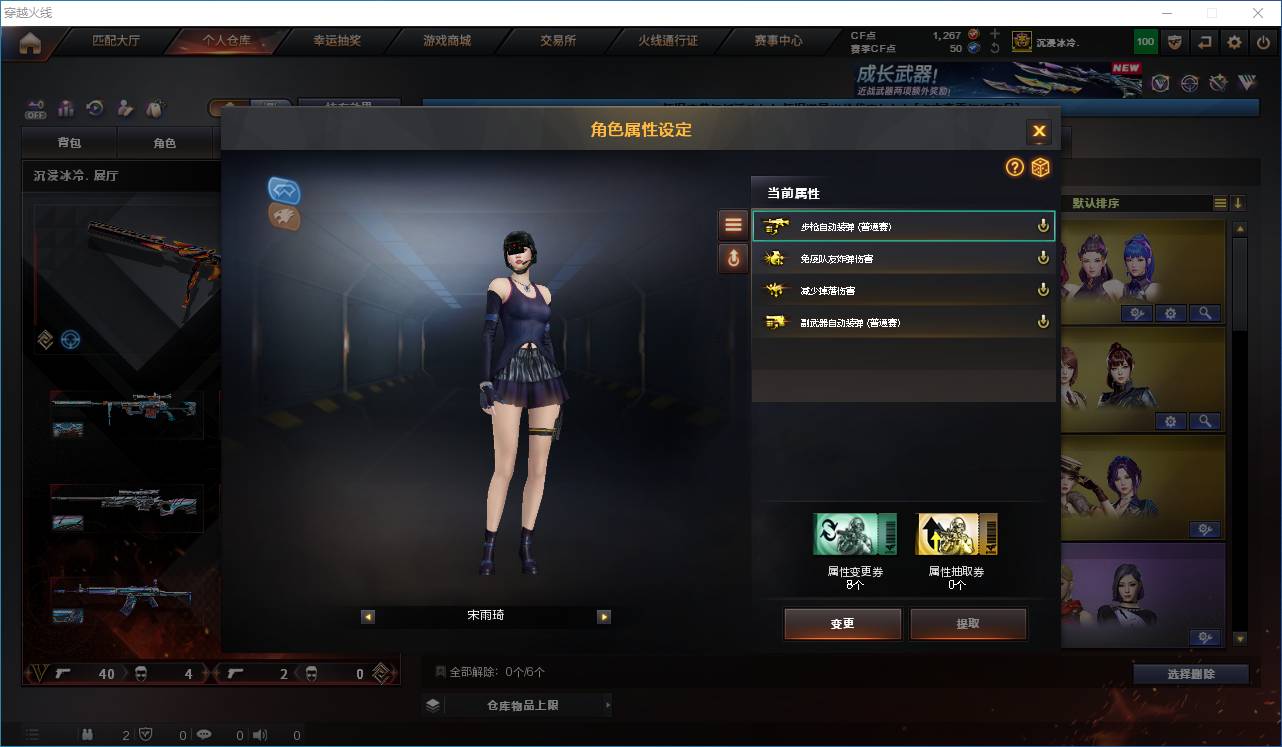
Task: Click the extract icon next to 减少掉落伤害
Action: point(1043,289)
